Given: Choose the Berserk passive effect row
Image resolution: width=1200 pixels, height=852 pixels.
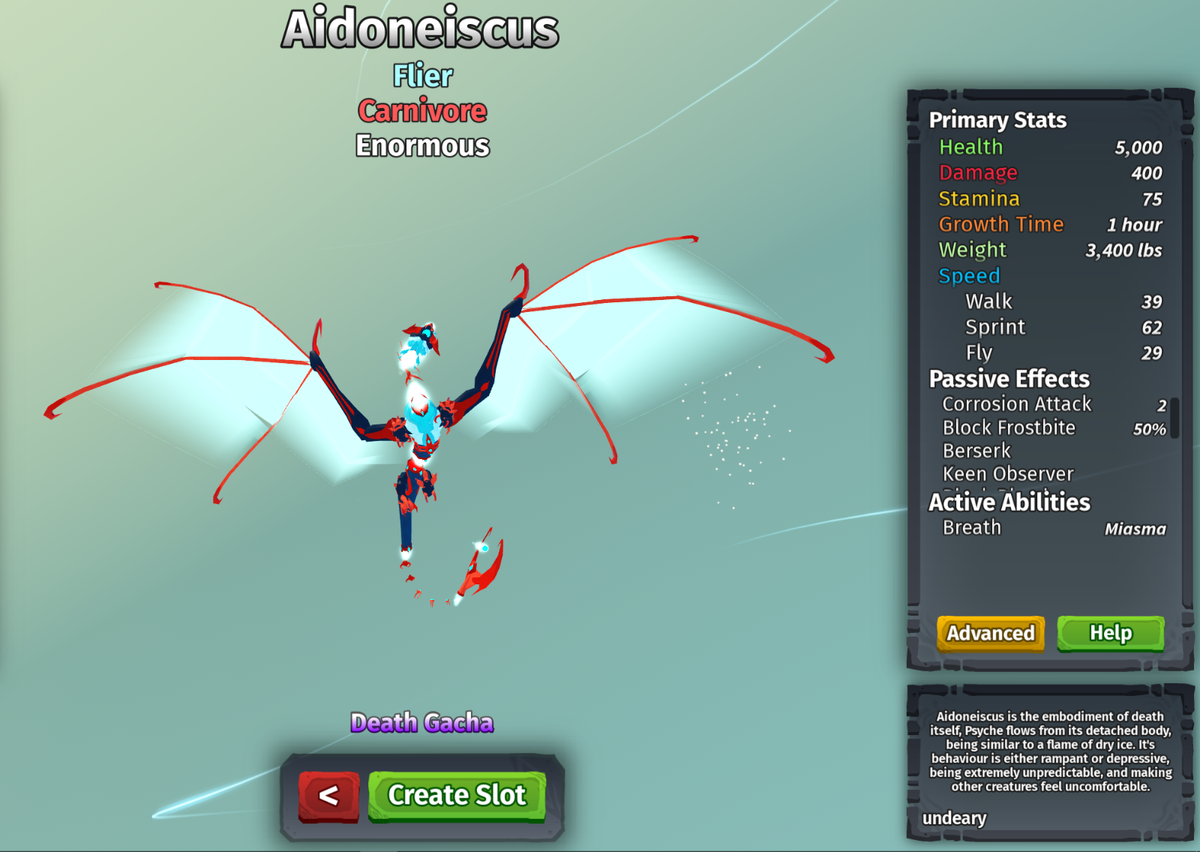Looking at the screenshot, I should click(977, 451).
